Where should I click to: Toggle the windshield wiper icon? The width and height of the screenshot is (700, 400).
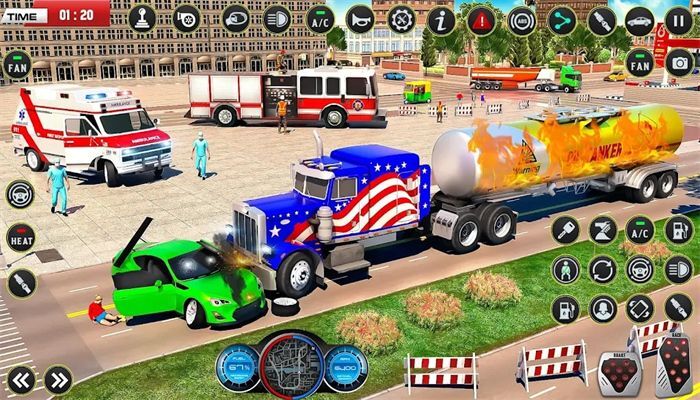[x=602, y=230]
